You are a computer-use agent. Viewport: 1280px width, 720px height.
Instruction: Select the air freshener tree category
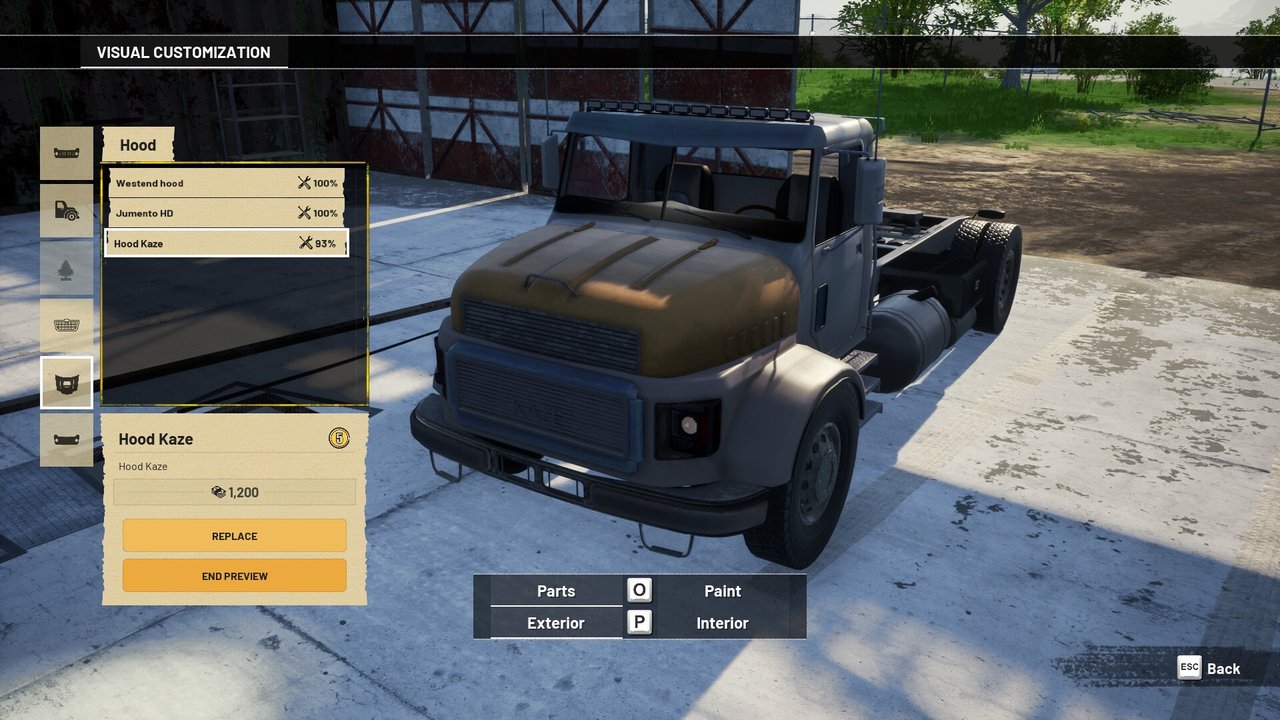[x=67, y=268]
